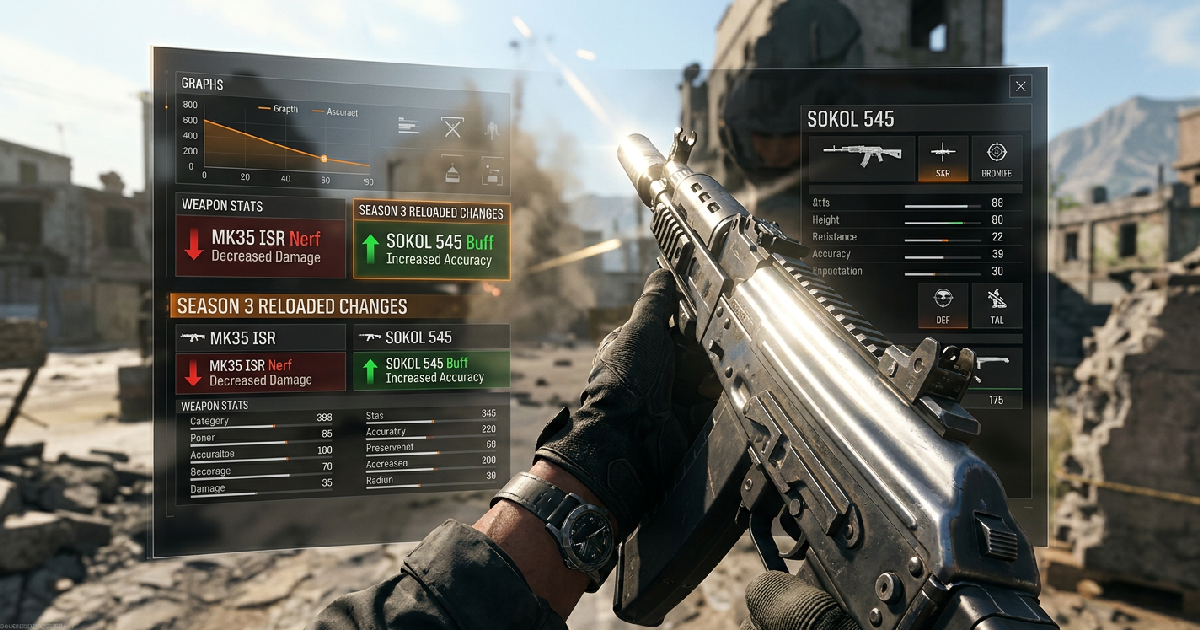Screen dimensions: 1200x630
Task: Open the lower MK35 ISR Decreased Damage card
Action: pyautogui.click(x=260, y=371)
